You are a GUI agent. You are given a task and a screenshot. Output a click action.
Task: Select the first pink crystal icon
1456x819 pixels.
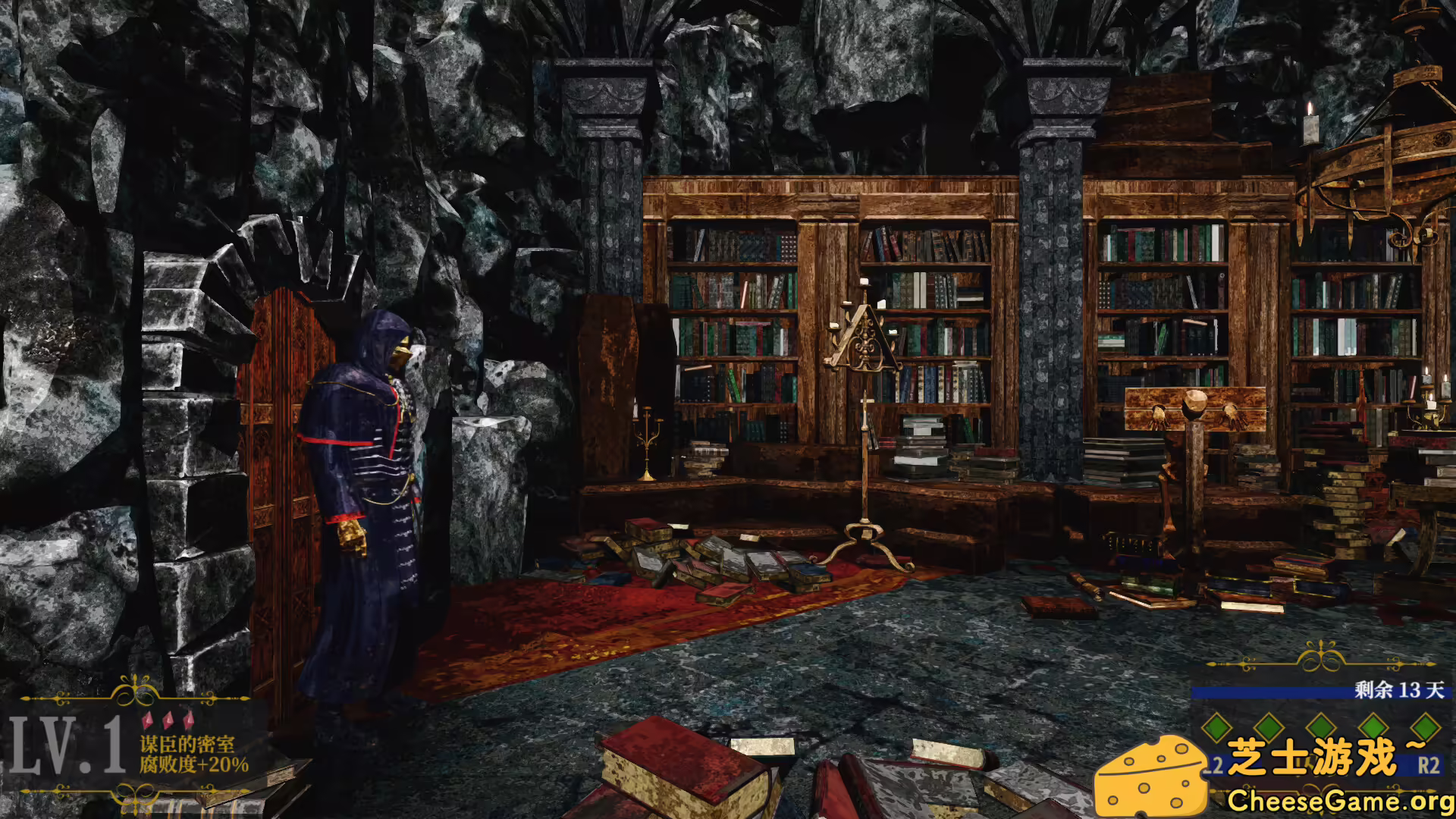click(x=149, y=720)
